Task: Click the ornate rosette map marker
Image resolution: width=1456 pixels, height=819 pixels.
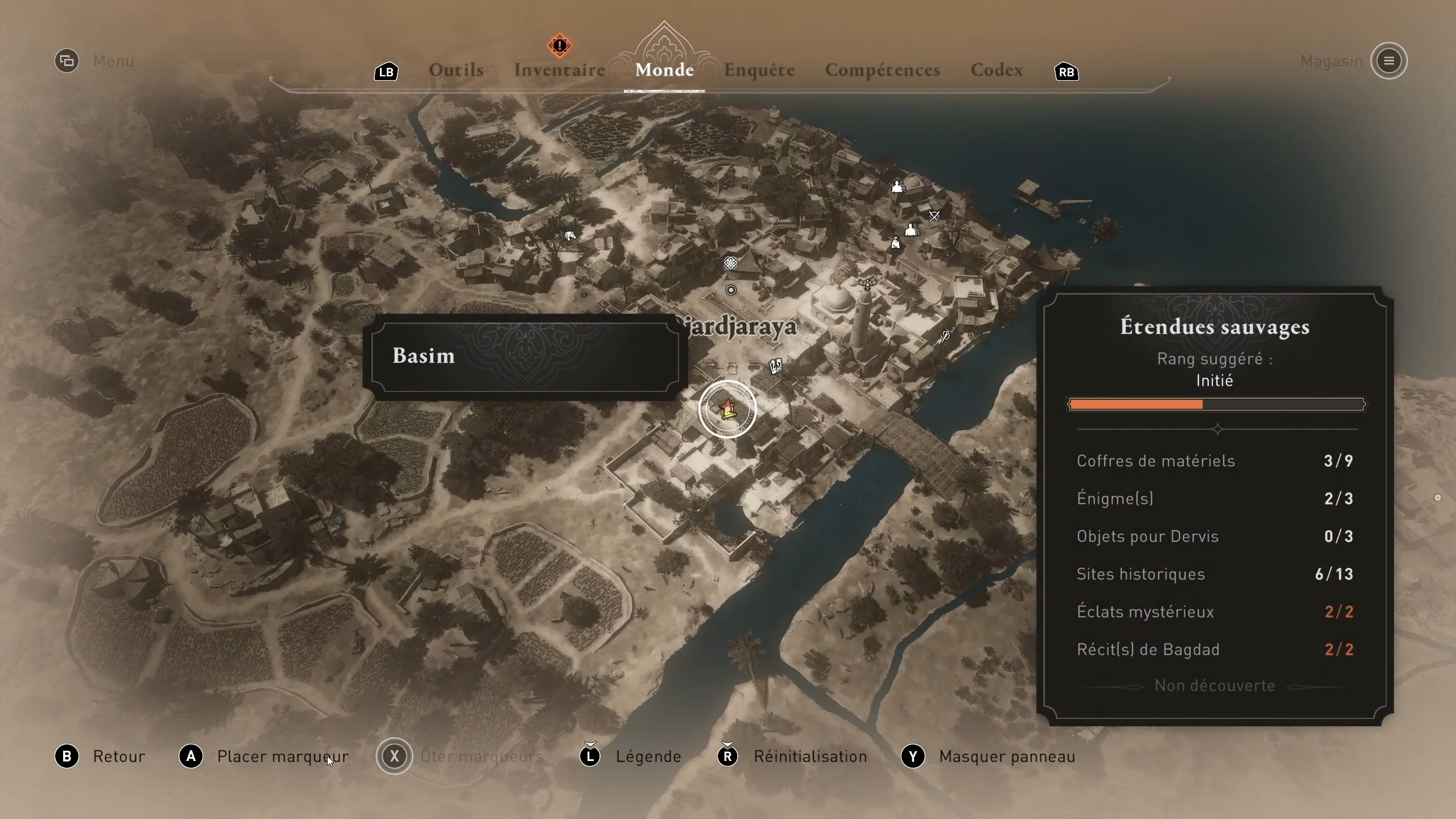Action: 730,263
